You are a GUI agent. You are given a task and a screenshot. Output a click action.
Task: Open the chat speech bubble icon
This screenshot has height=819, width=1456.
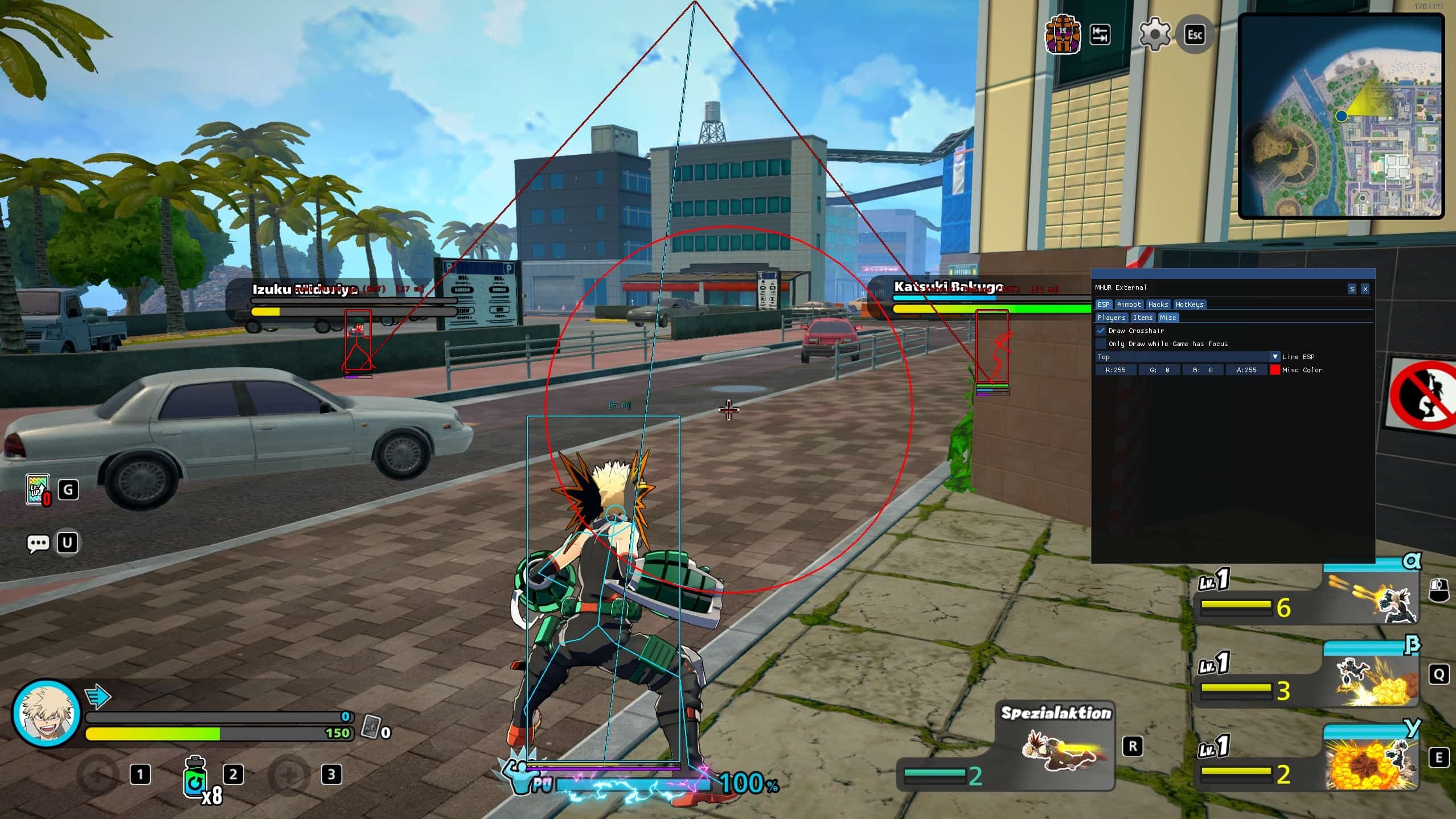pos(38,543)
